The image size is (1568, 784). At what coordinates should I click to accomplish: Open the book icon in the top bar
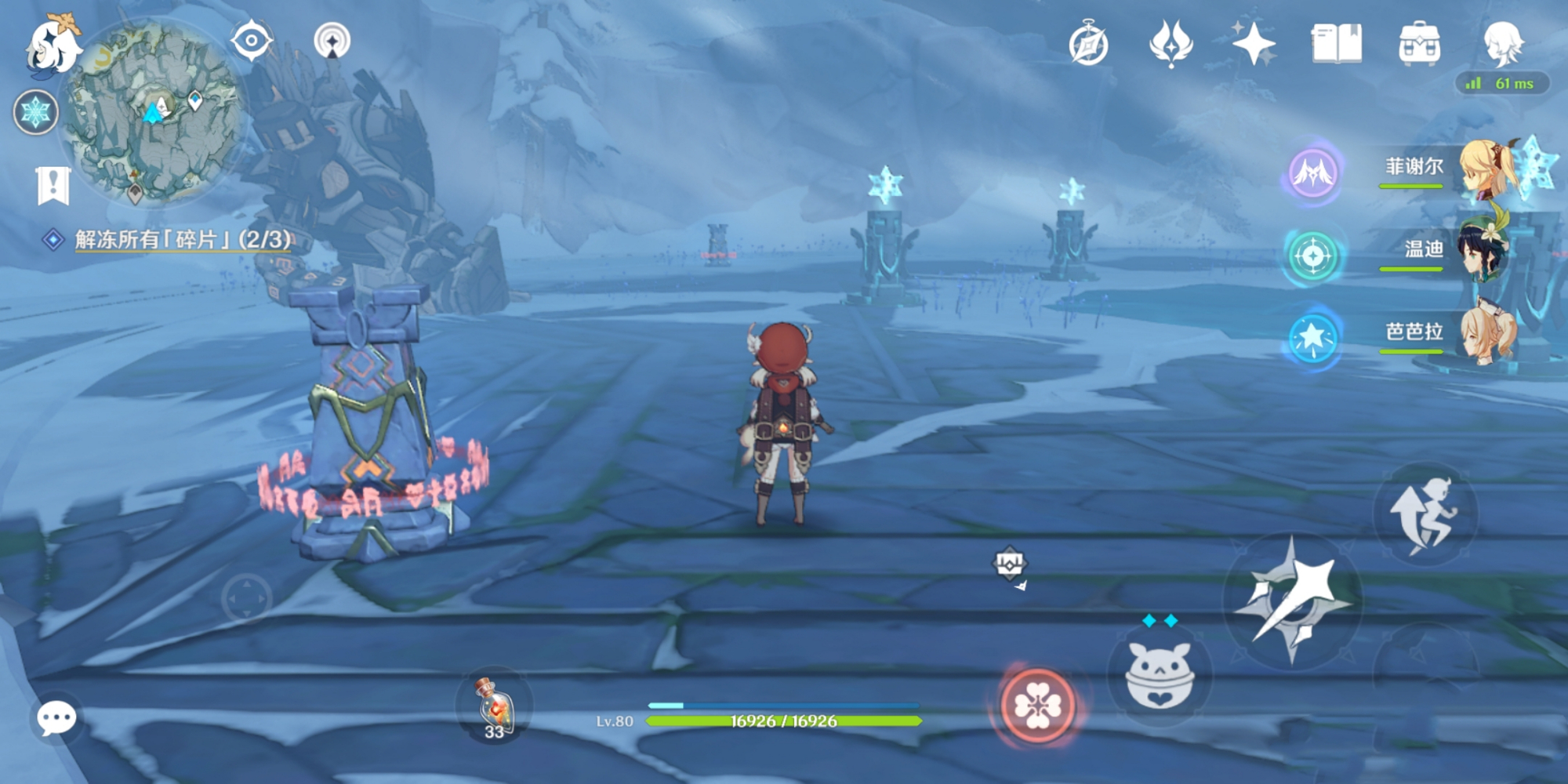click(1337, 44)
